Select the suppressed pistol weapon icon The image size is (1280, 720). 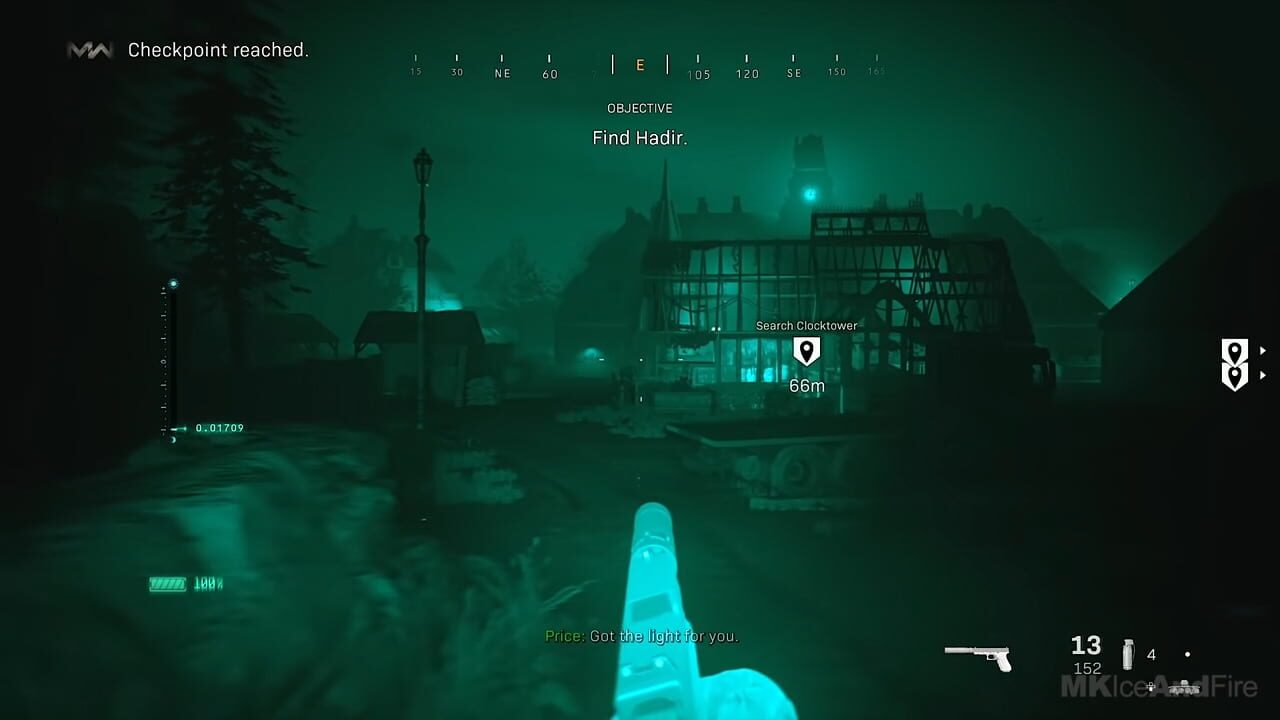click(x=979, y=657)
